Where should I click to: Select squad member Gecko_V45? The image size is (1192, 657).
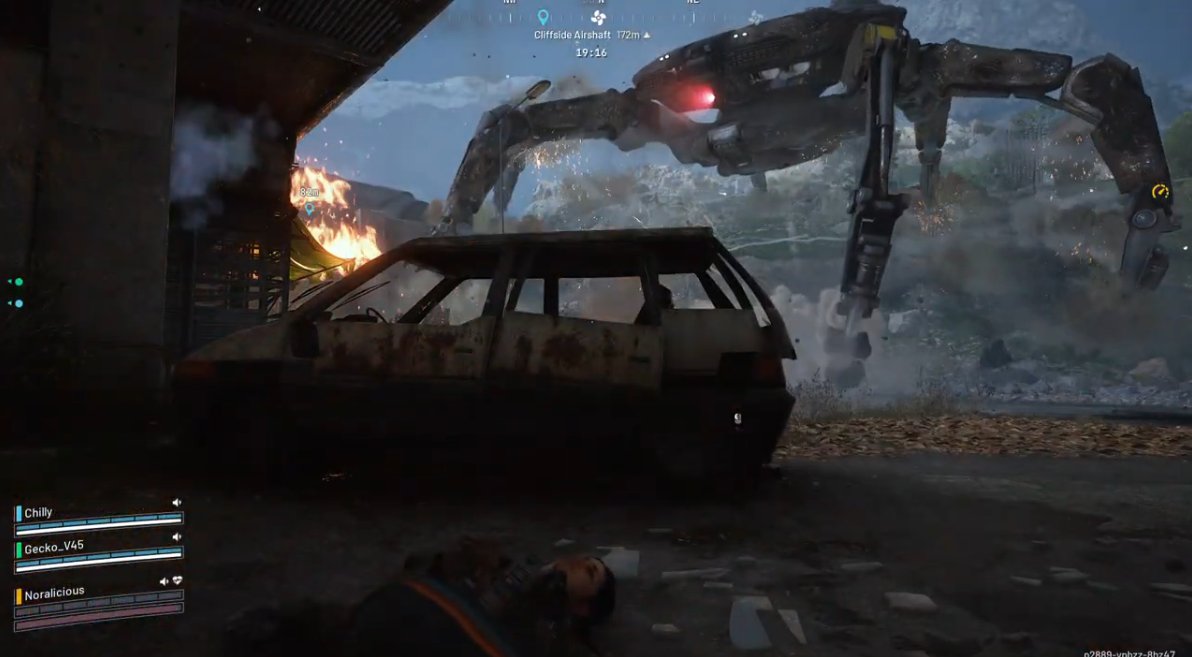tap(54, 548)
